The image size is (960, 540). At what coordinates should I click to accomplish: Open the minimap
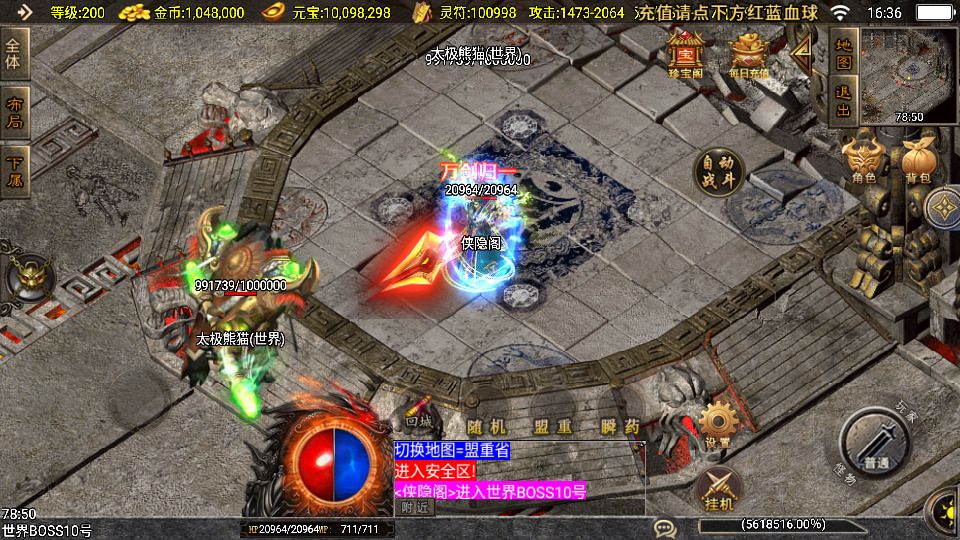[x=908, y=76]
